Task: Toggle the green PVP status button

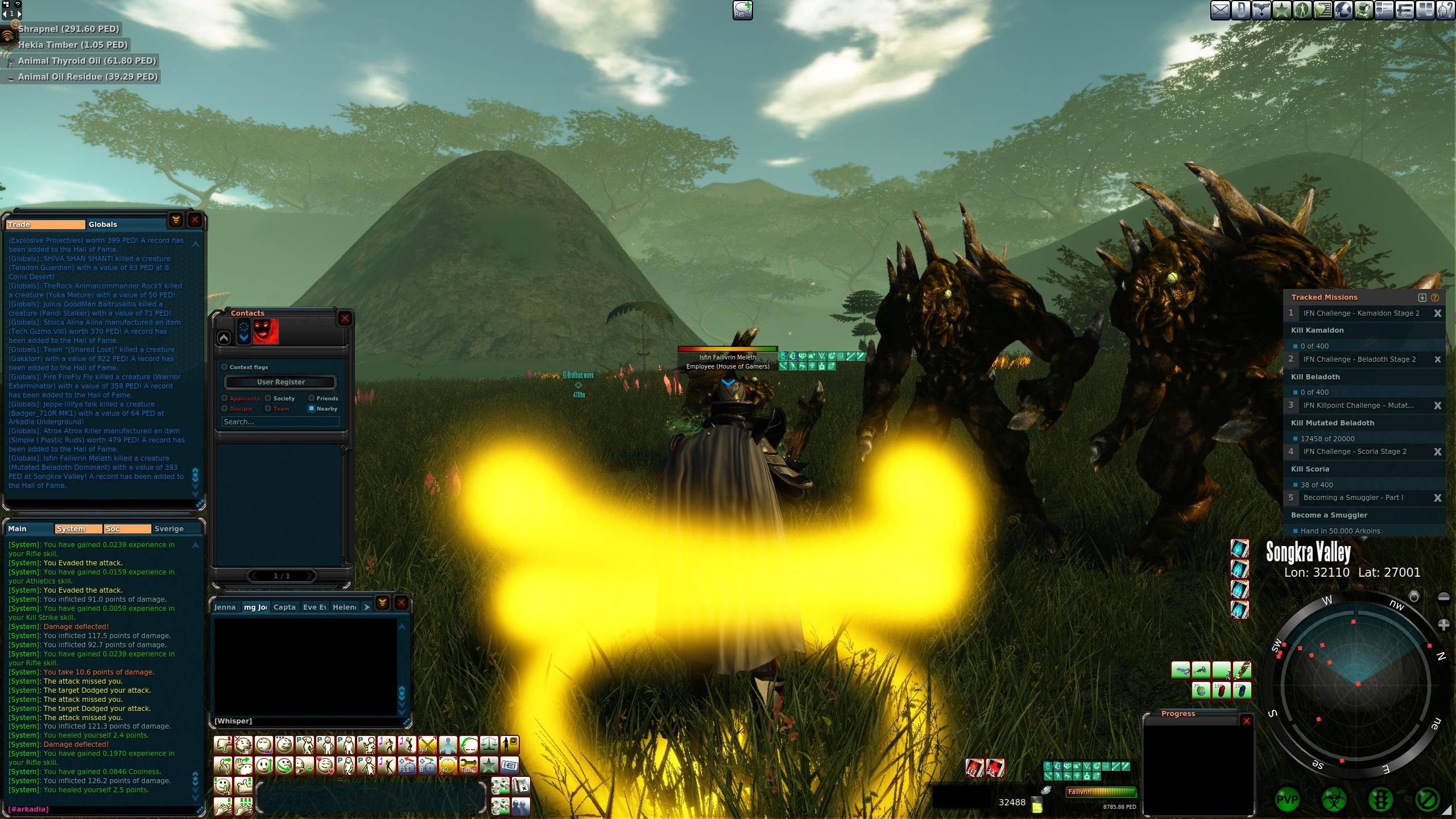Action: point(1287,800)
